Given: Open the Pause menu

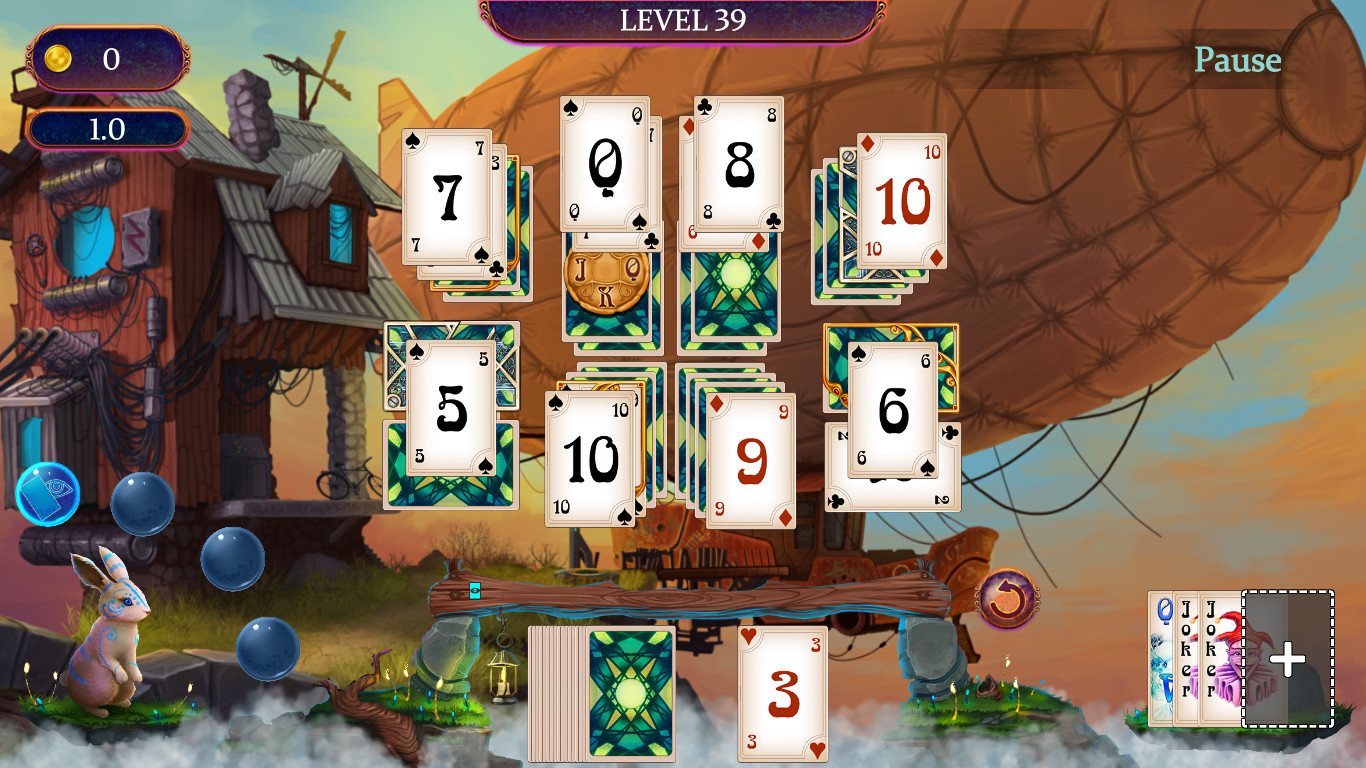Looking at the screenshot, I should [1238, 60].
